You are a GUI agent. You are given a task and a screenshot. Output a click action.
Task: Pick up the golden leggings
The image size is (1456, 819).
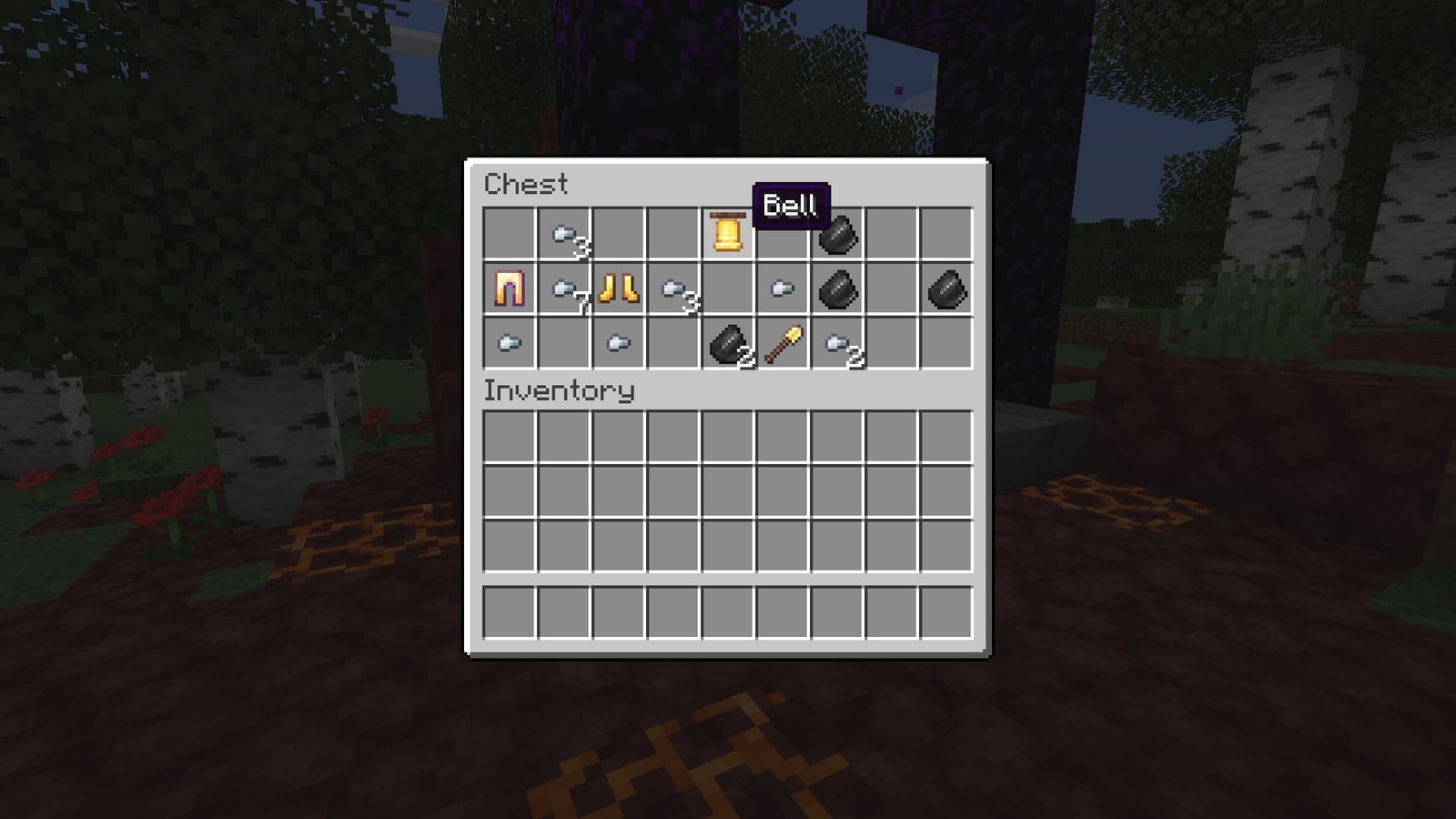[509, 291]
